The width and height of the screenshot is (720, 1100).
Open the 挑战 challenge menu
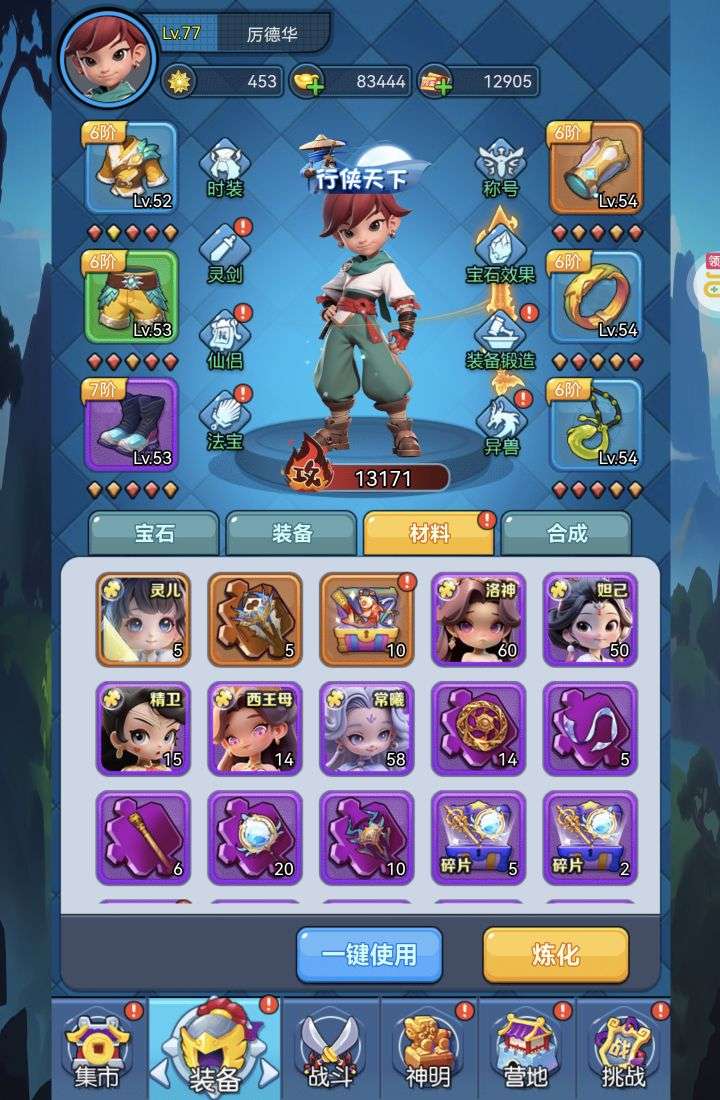tap(621, 1050)
